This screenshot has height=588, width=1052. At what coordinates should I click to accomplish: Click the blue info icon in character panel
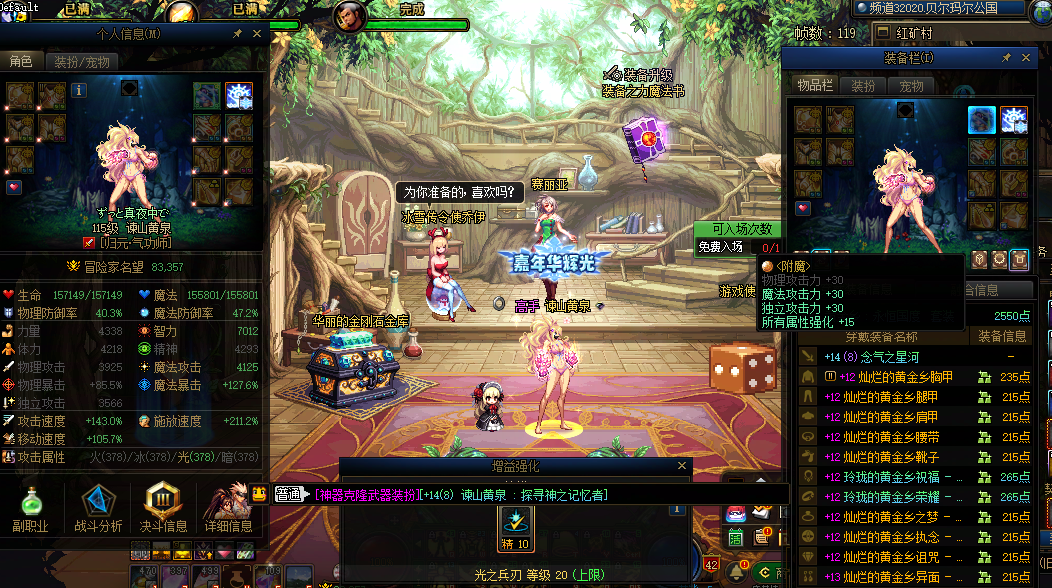click(79, 90)
